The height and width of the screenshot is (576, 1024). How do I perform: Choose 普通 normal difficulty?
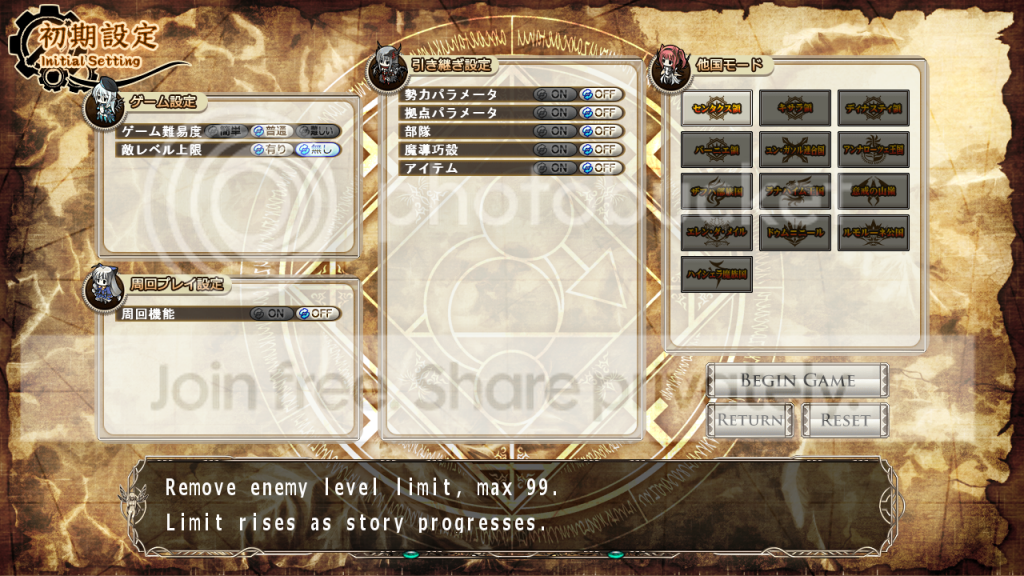[x=271, y=131]
